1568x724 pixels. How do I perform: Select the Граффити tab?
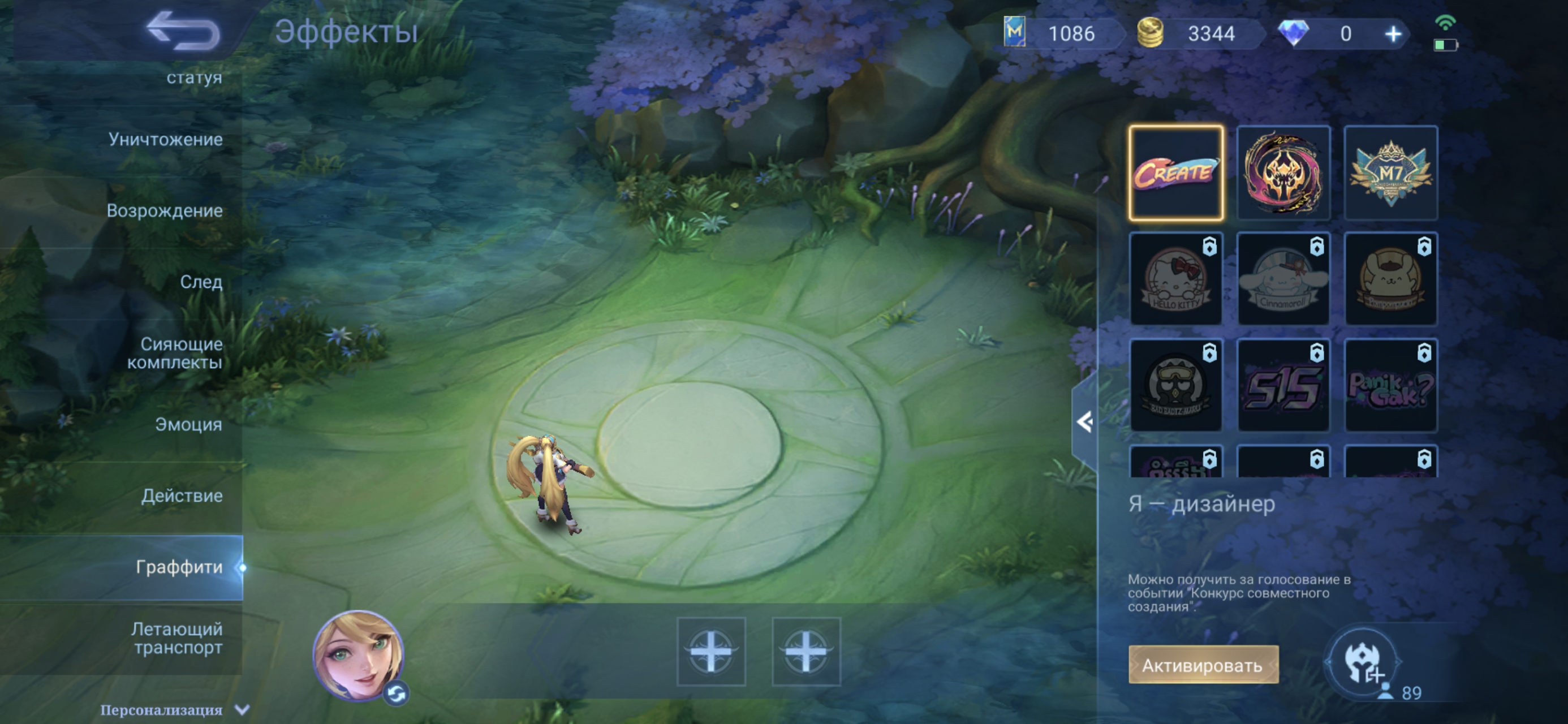click(x=179, y=567)
